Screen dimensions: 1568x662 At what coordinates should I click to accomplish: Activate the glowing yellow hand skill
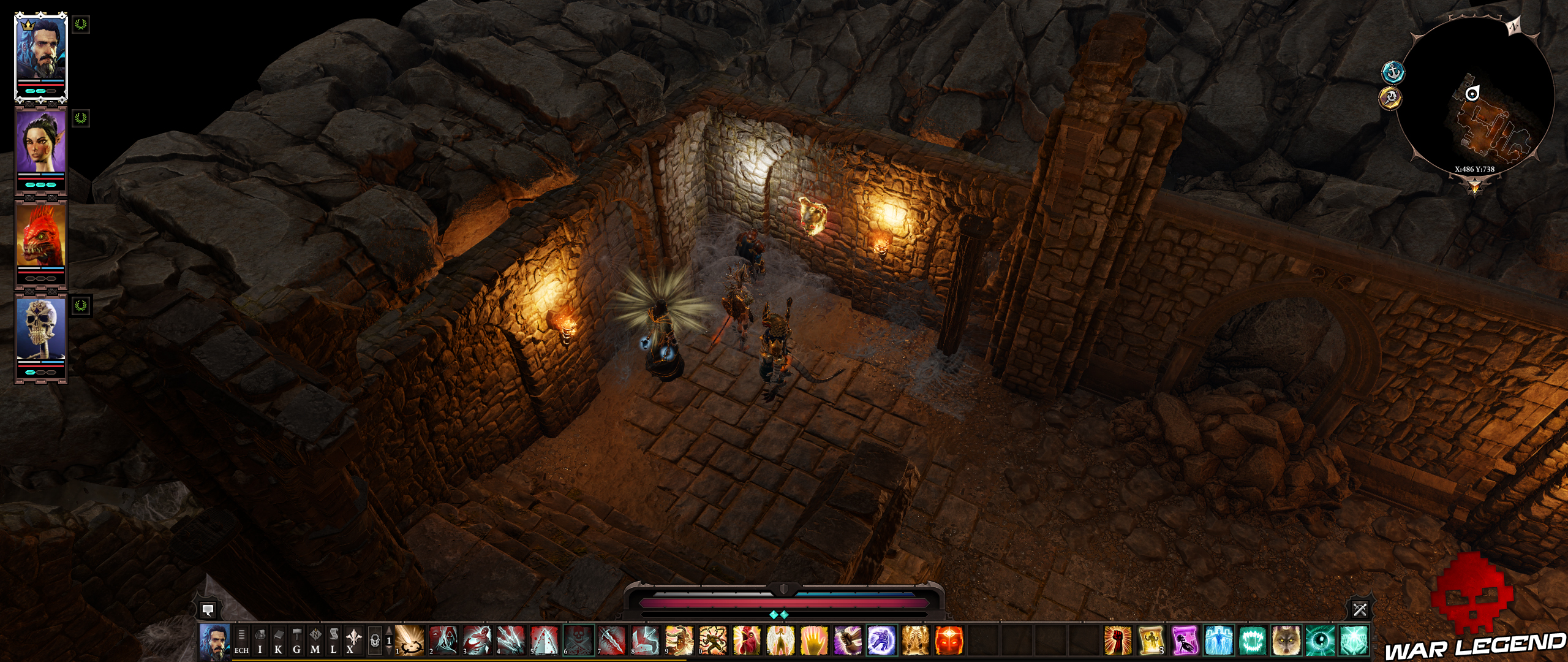pyautogui.click(x=814, y=641)
